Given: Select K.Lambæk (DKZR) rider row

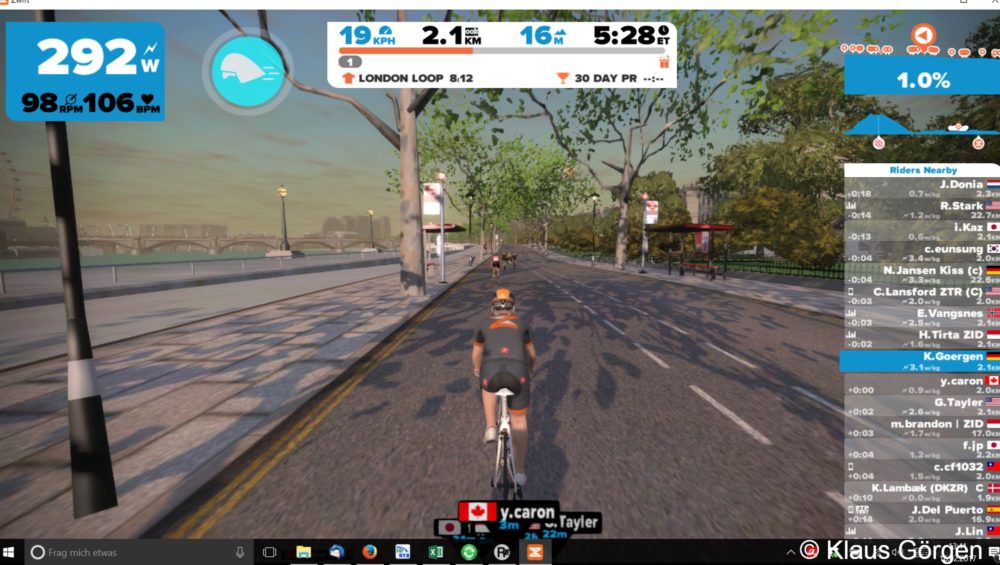Looking at the screenshot, I should coord(920,492).
